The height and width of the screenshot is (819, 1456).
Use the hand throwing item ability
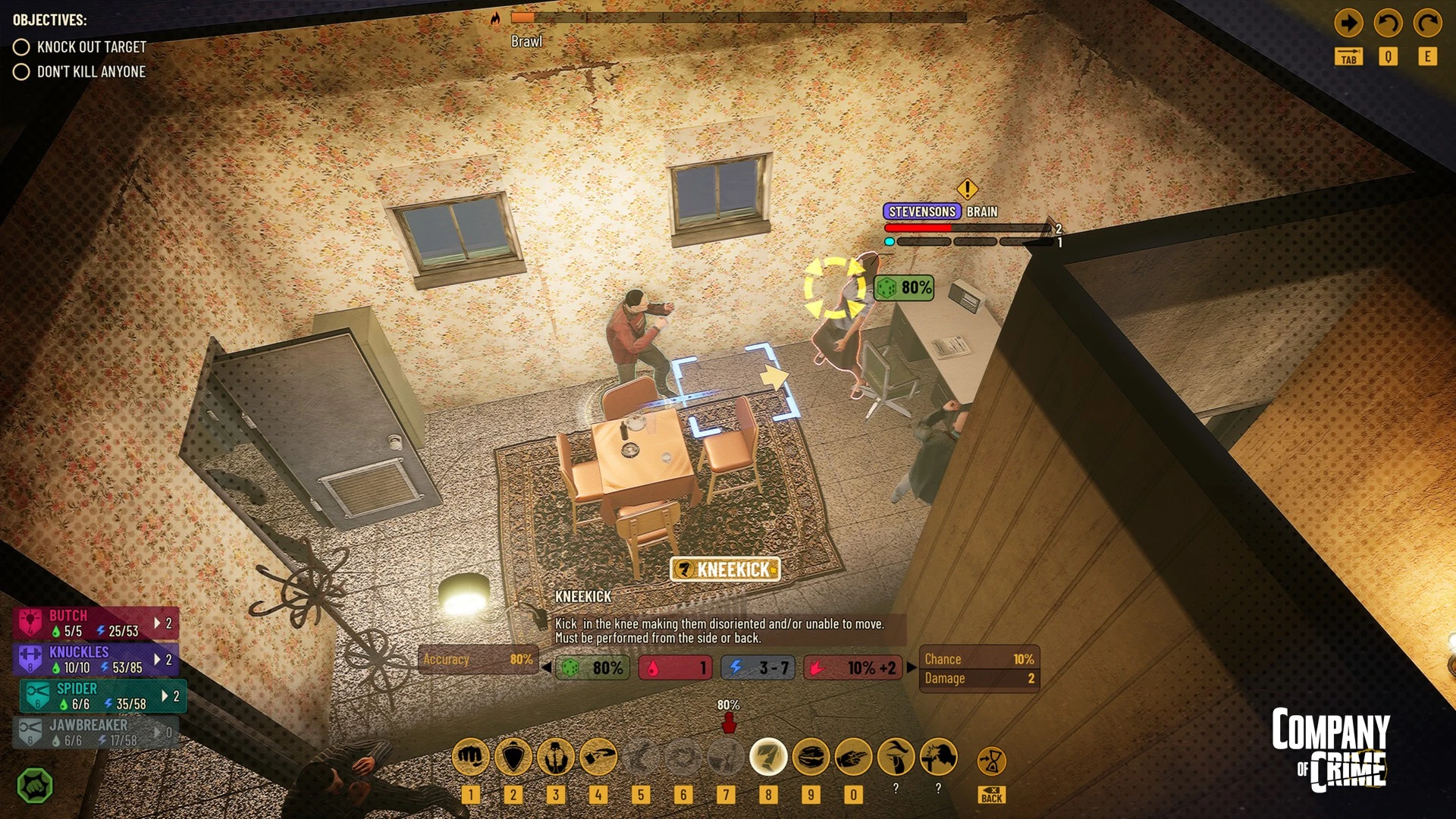[598, 757]
